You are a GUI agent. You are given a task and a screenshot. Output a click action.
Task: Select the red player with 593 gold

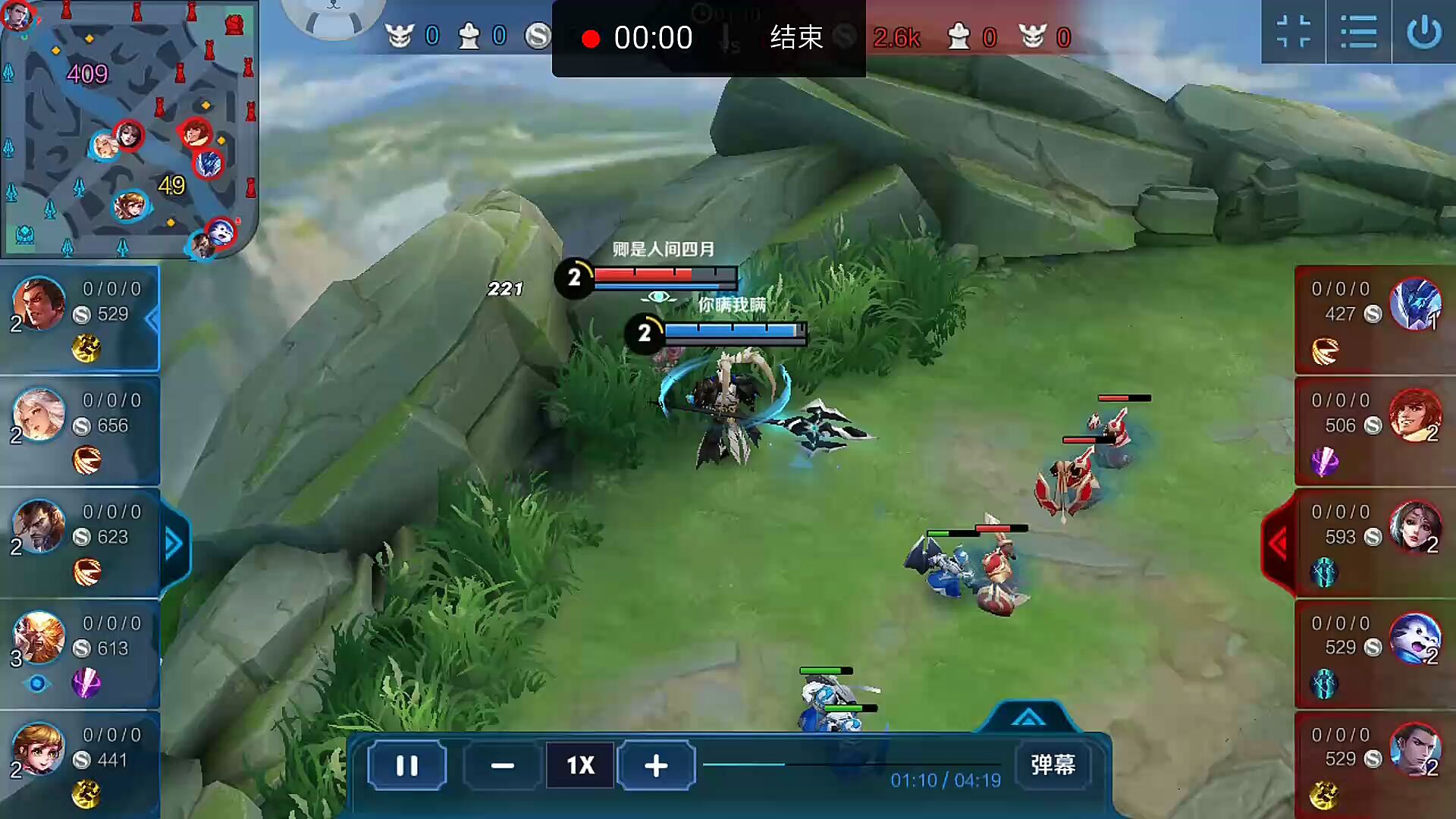click(1374, 541)
